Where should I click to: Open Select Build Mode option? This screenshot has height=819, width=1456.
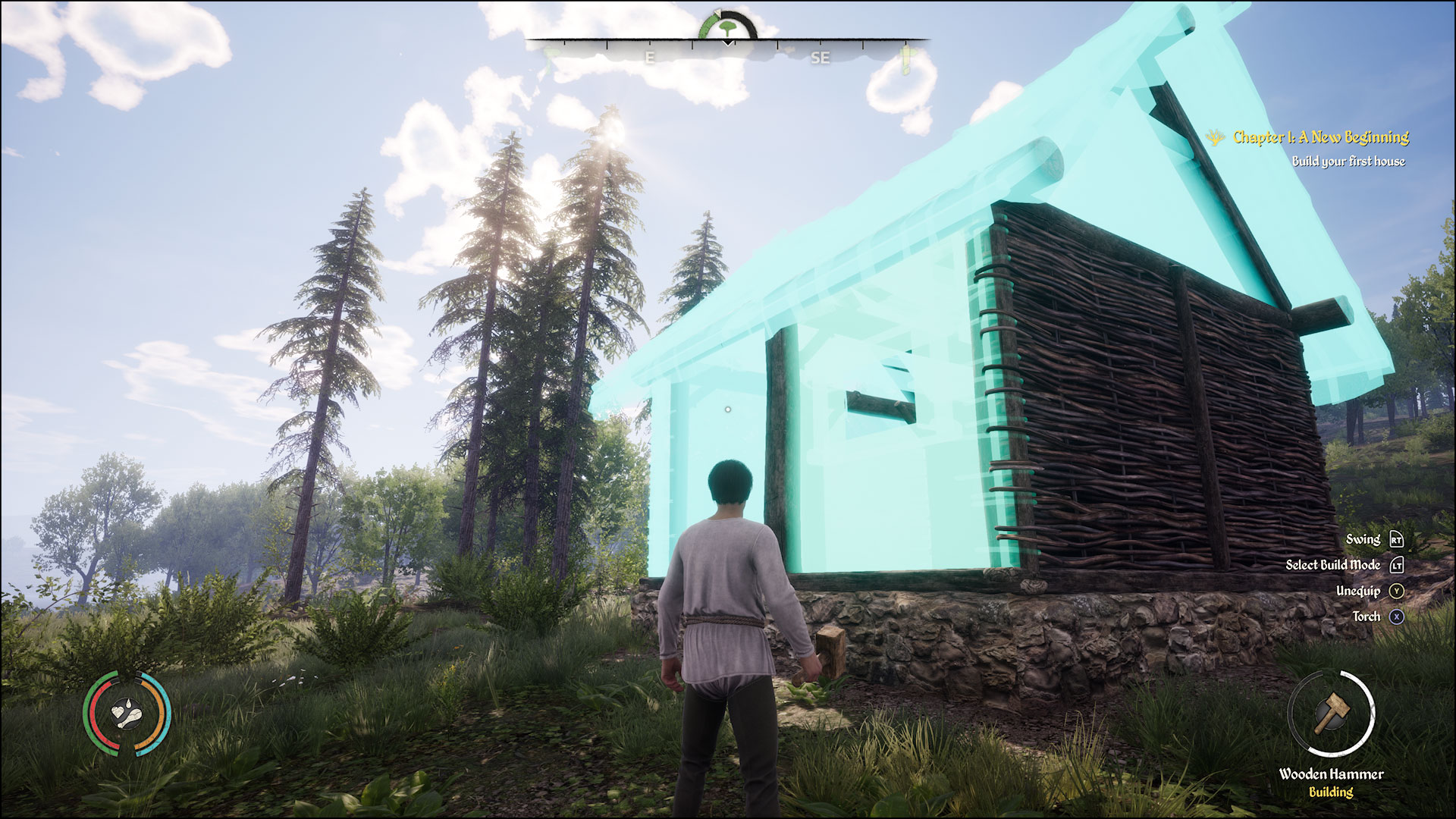(x=1335, y=565)
